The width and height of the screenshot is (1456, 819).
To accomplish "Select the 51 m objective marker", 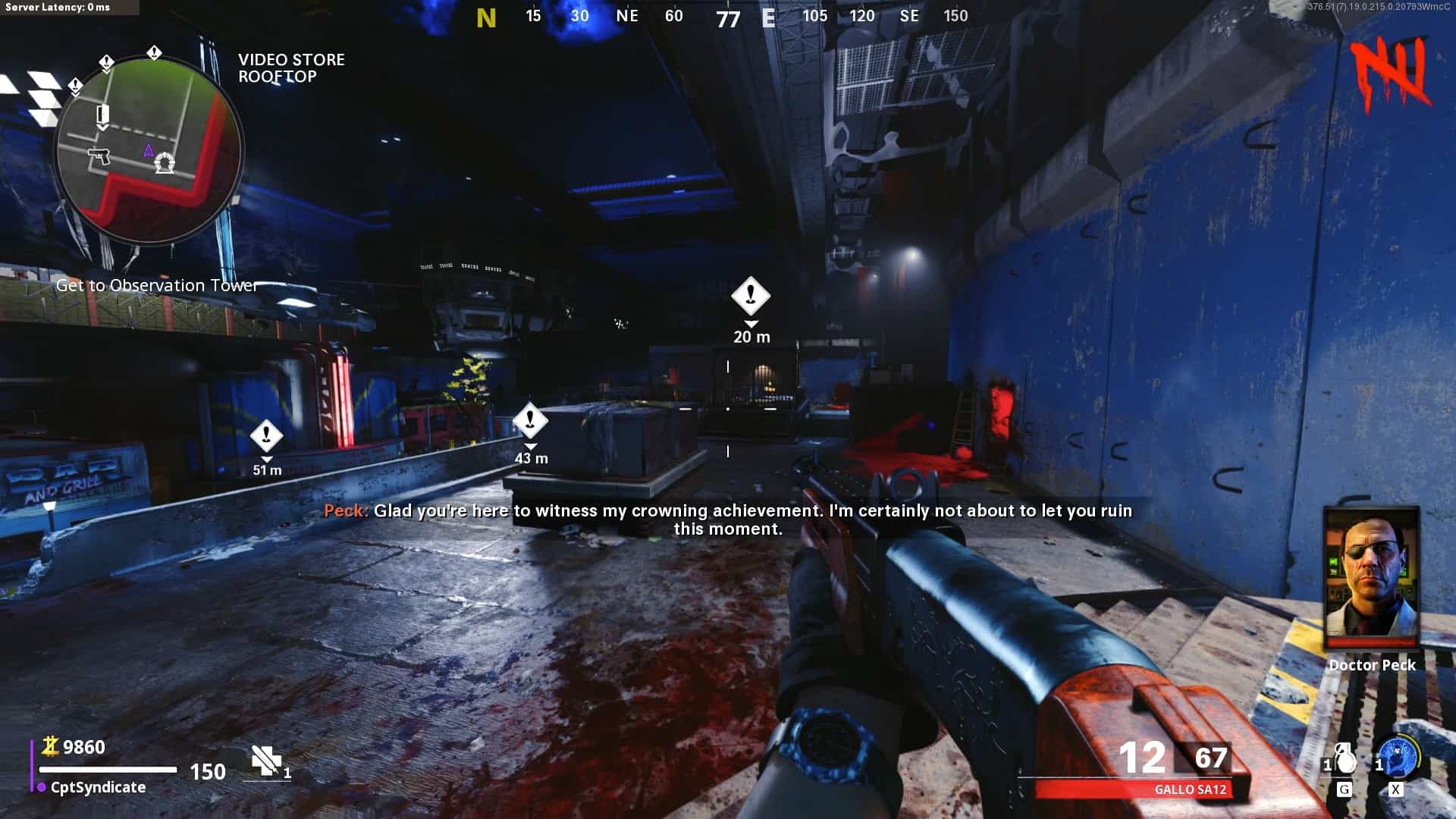I will click(266, 436).
